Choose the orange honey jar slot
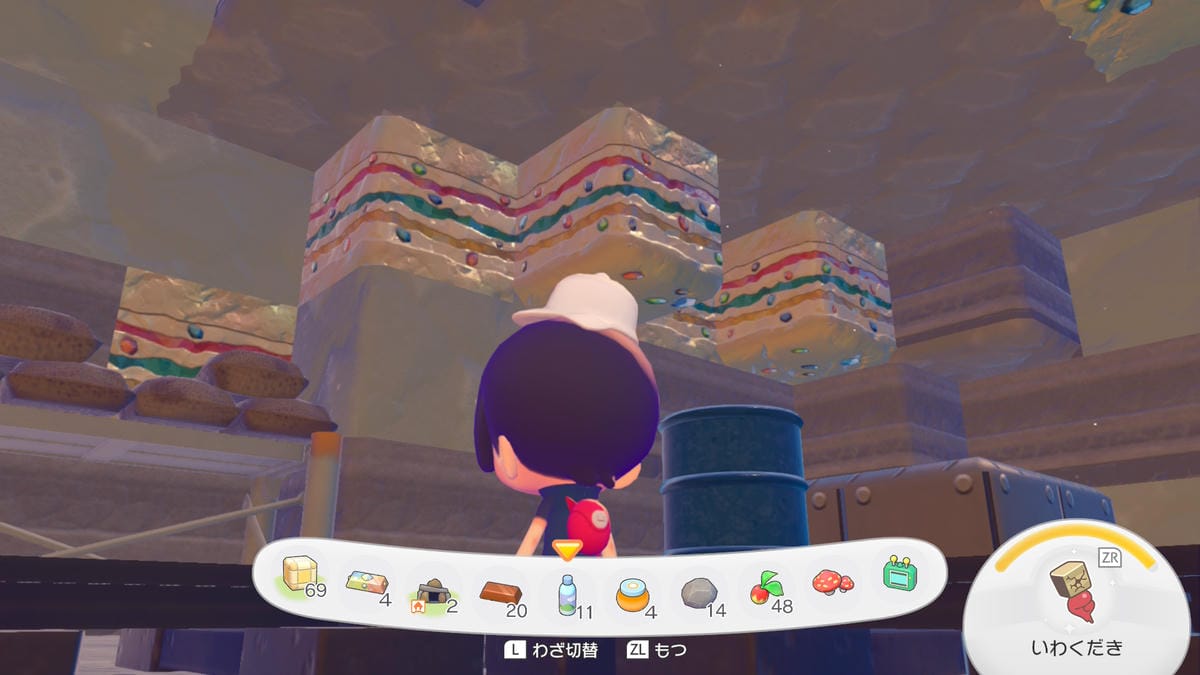 coord(633,594)
